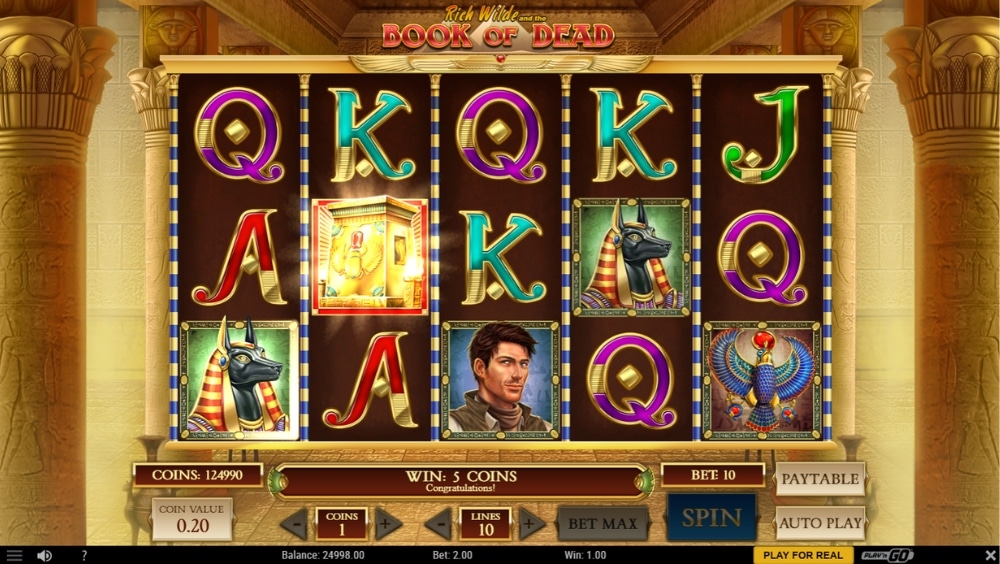Increase the number of coins
Viewport: 1000px width, 564px height.
coord(388,523)
